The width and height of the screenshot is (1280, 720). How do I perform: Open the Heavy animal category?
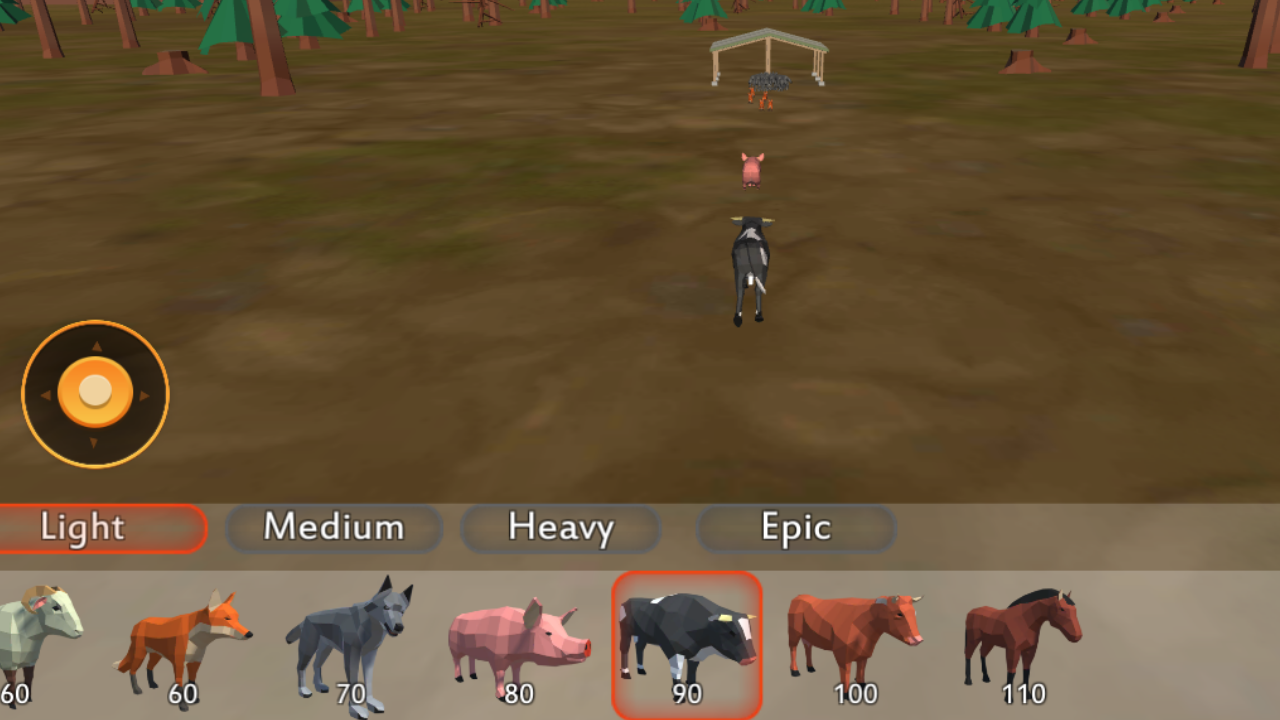(x=561, y=528)
